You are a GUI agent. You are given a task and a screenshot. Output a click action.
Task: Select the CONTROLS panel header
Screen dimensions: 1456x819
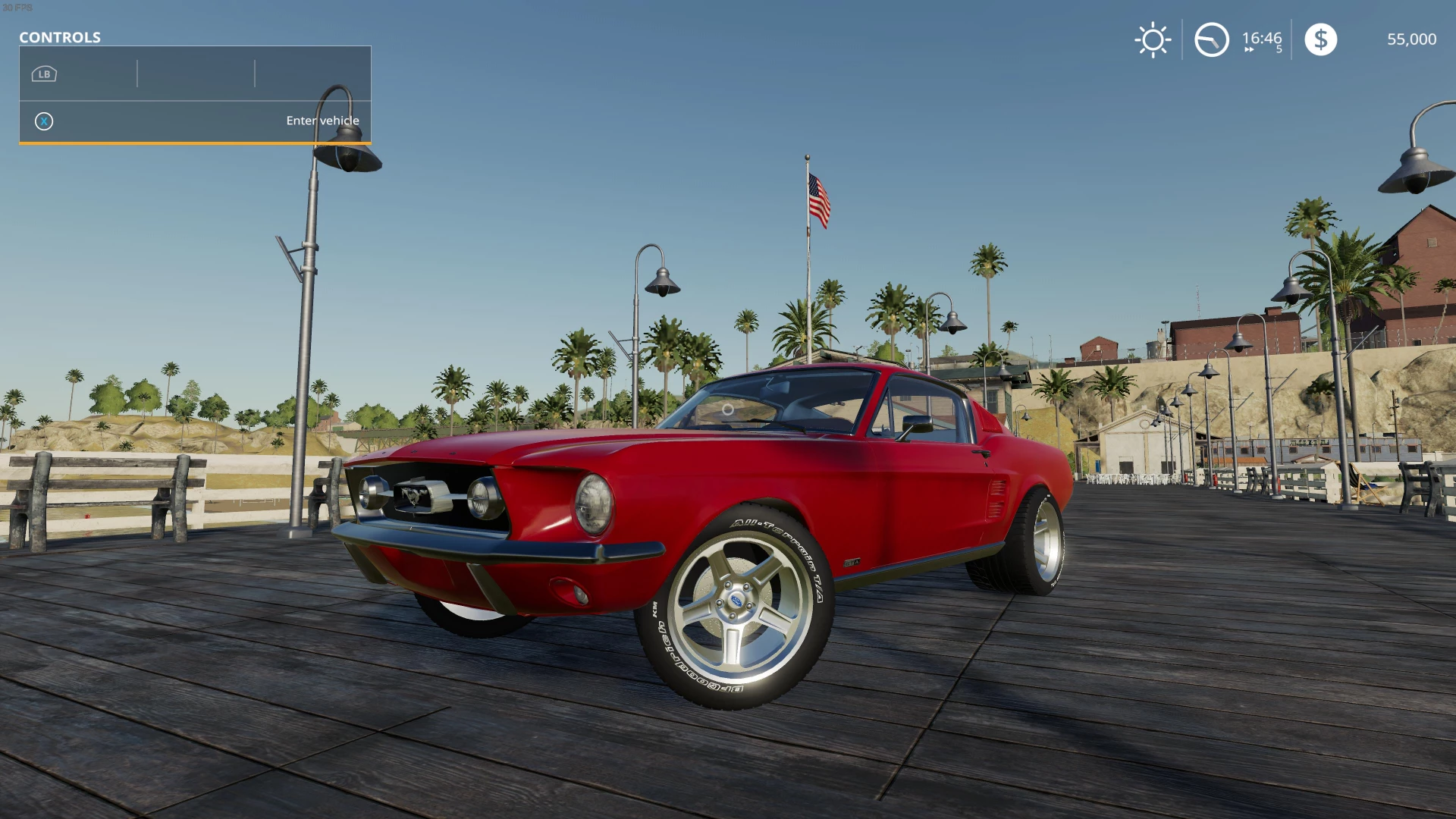tap(61, 37)
